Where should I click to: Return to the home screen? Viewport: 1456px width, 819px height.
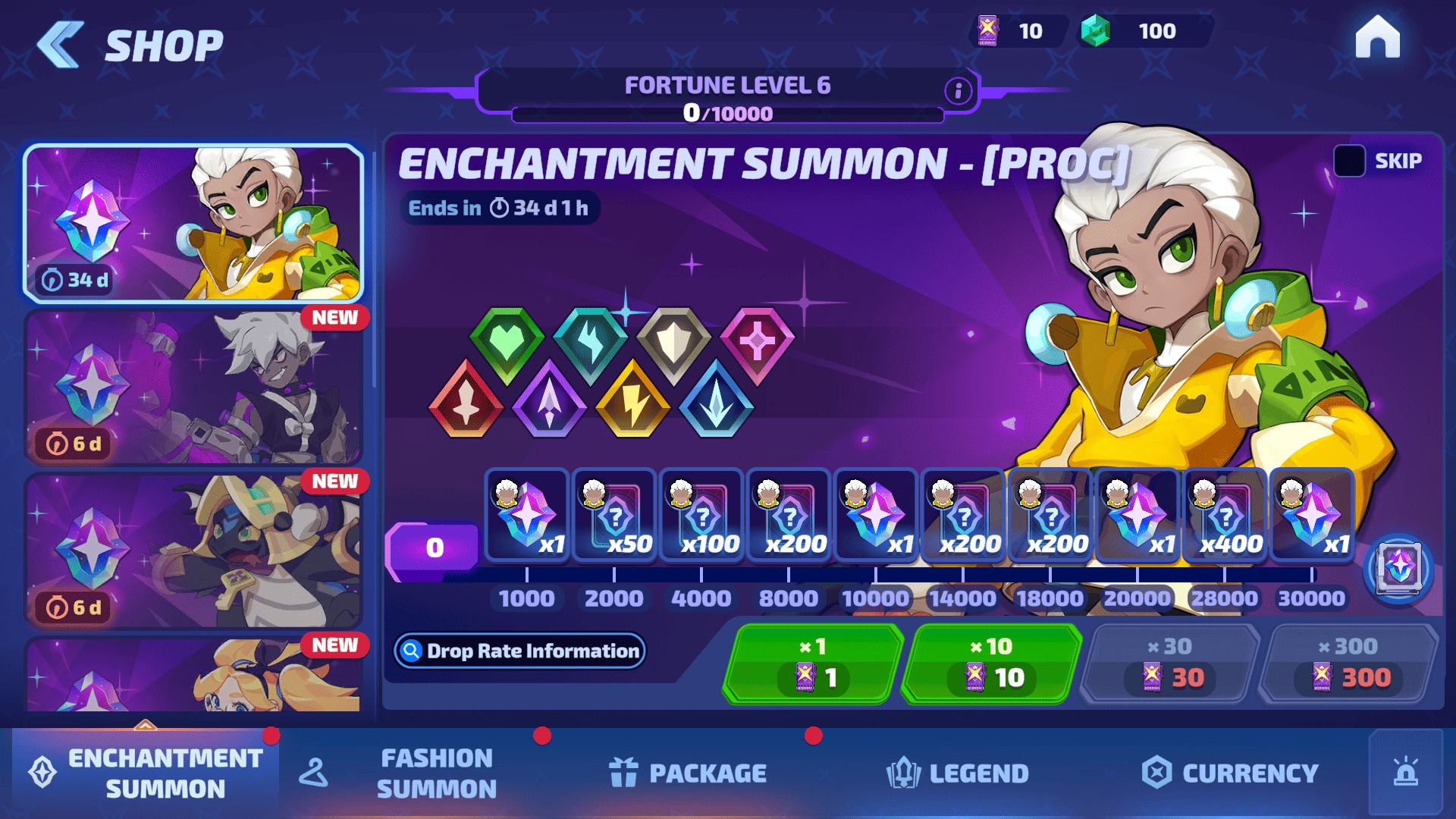pyautogui.click(x=1377, y=38)
